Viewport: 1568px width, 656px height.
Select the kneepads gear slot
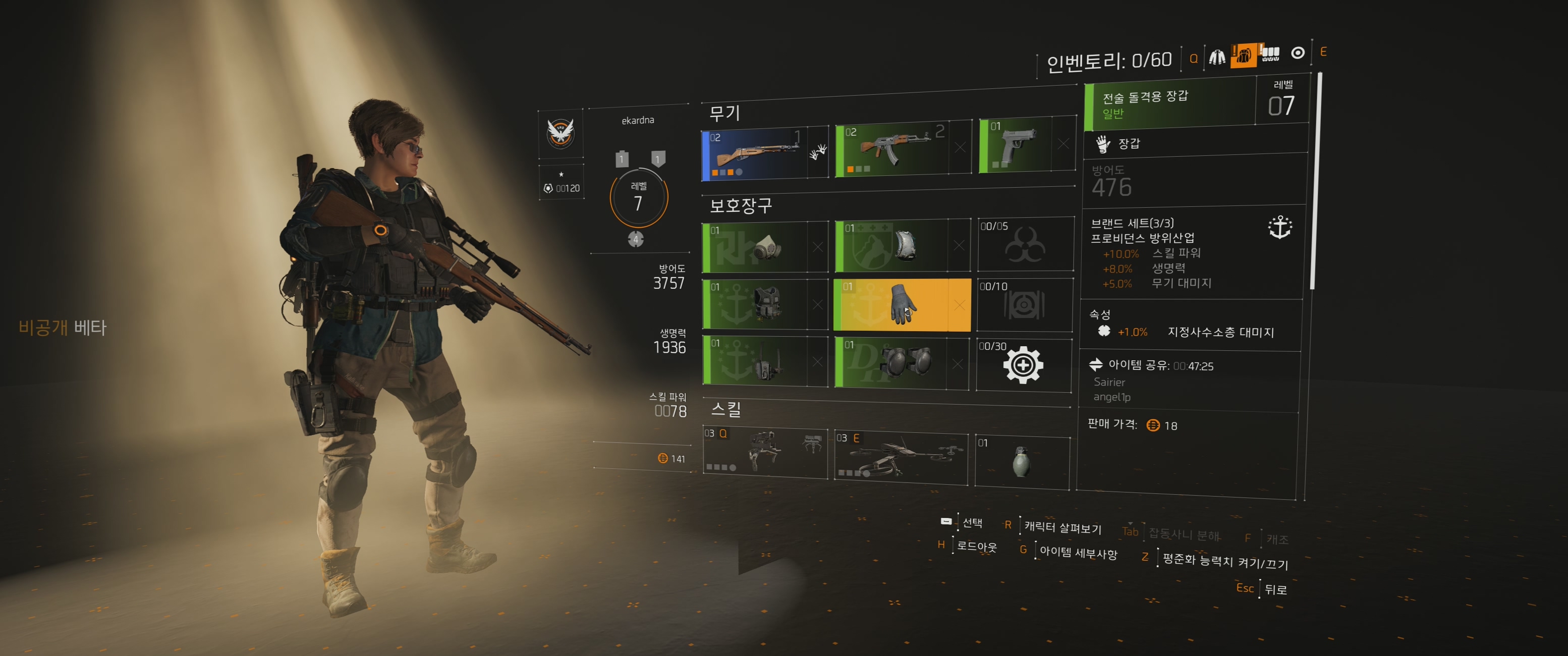(891, 362)
